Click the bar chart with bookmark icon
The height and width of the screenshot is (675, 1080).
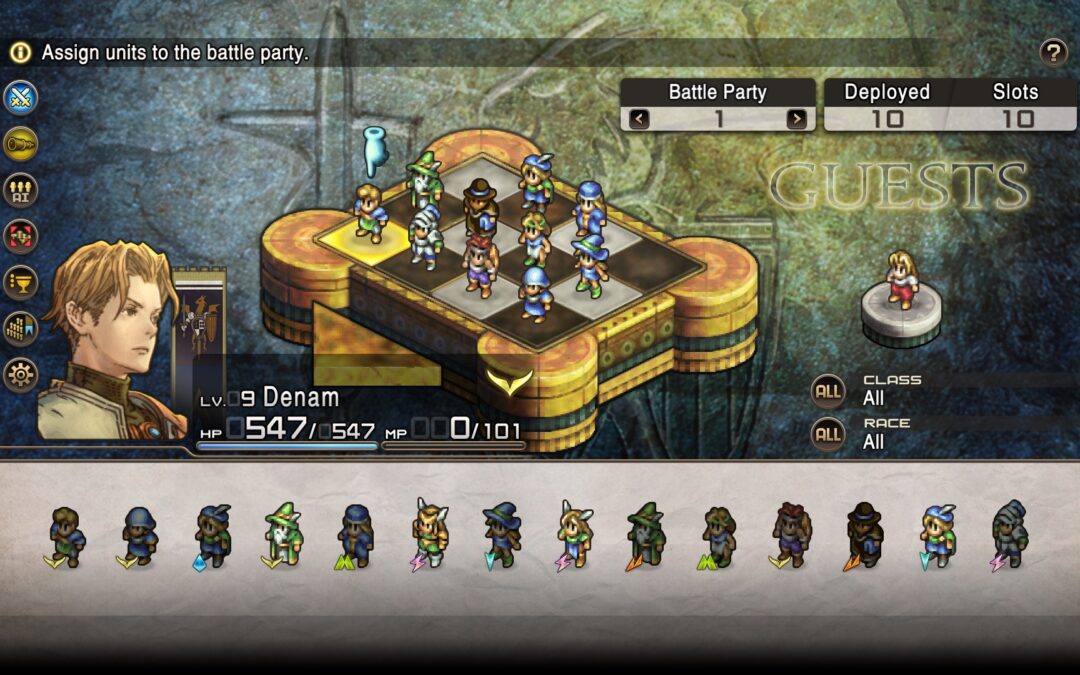(x=20, y=329)
